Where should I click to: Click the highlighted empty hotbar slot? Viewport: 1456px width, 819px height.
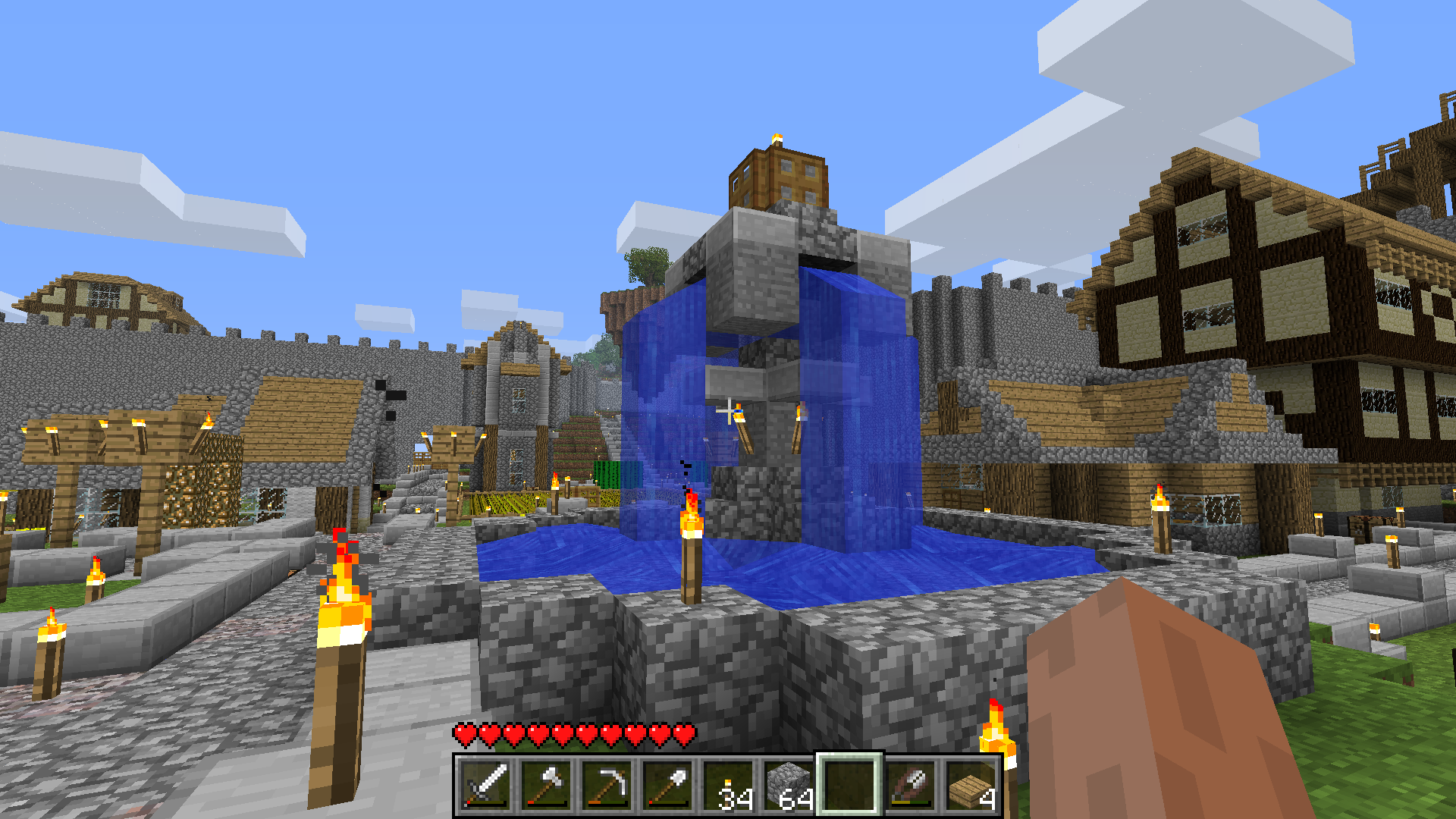coord(849,786)
